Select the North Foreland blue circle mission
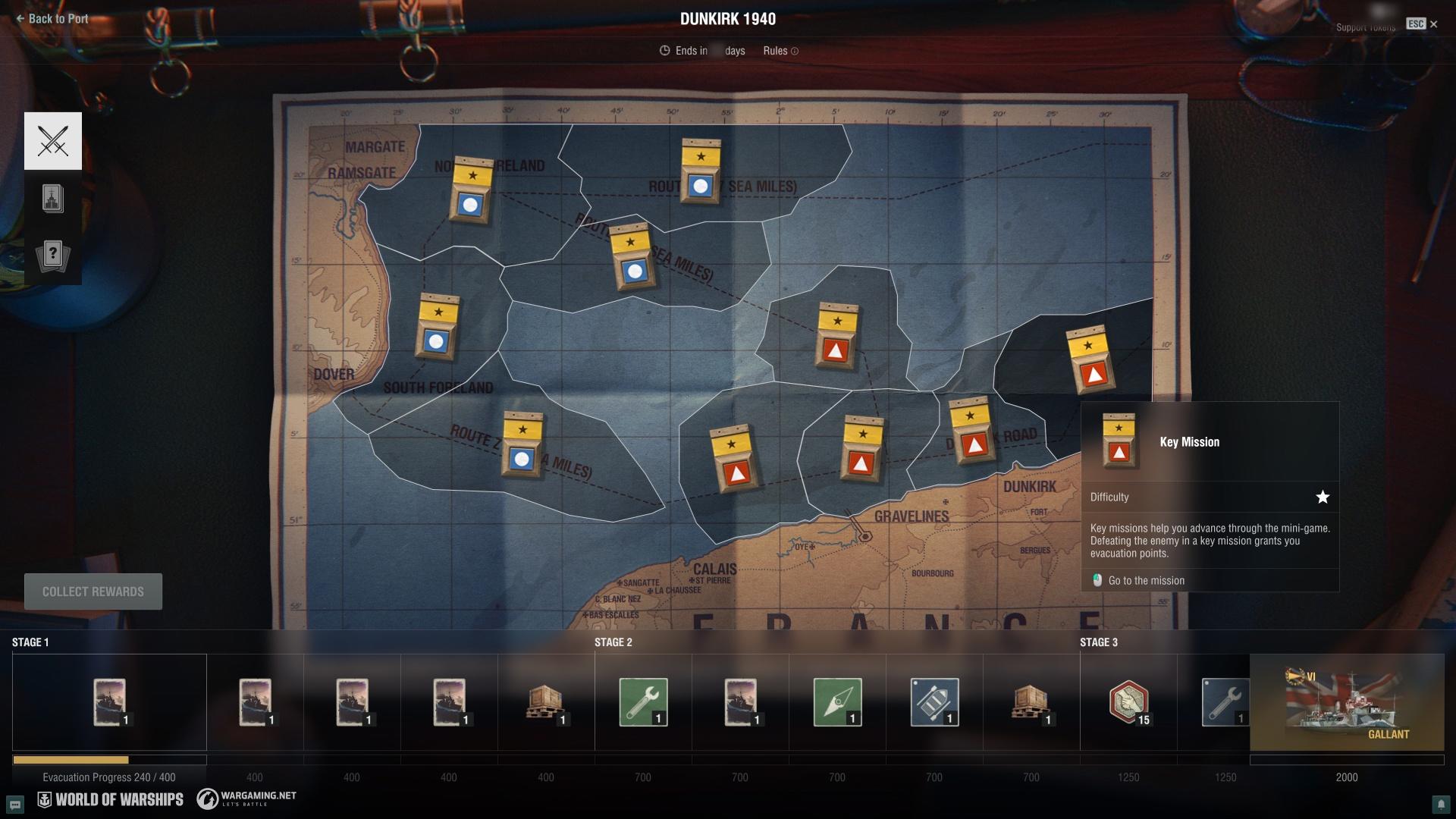Screen dimensions: 1456x819 click(x=471, y=190)
